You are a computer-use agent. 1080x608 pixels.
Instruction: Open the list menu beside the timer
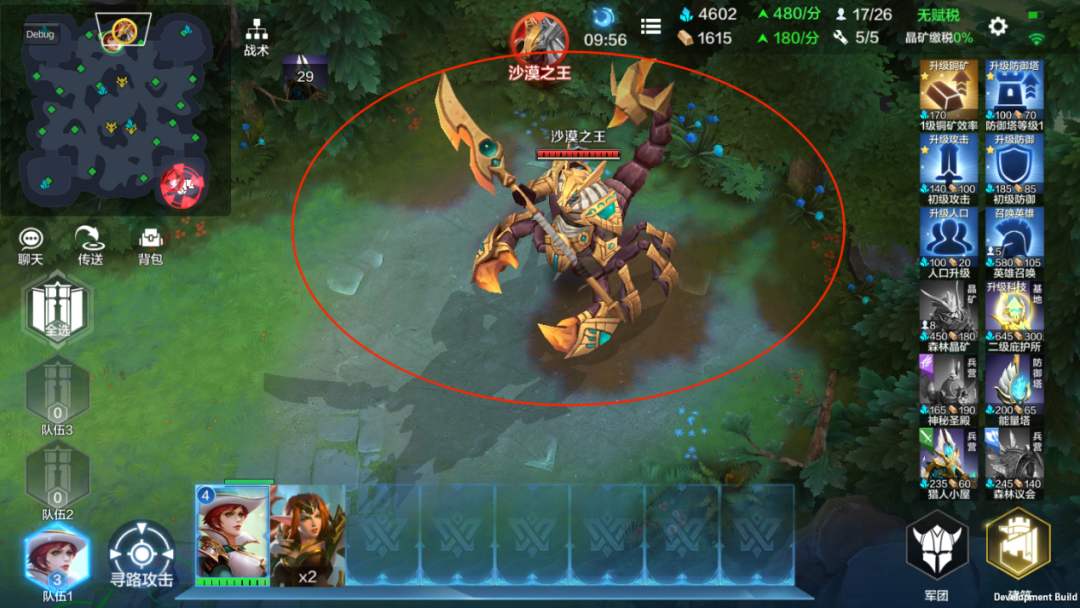(x=651, y=27)
